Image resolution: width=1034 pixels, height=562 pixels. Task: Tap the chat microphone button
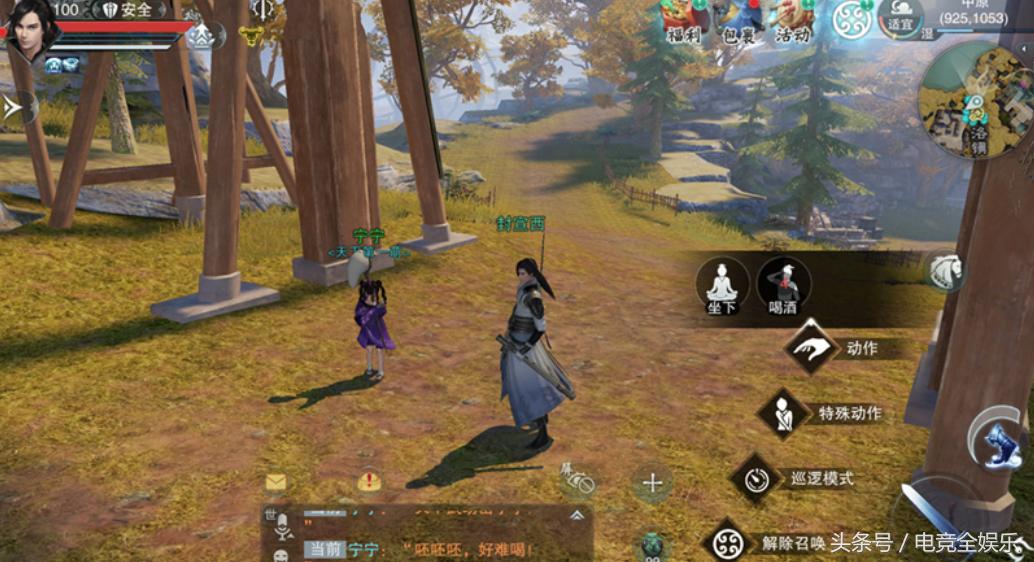[282, 525]
